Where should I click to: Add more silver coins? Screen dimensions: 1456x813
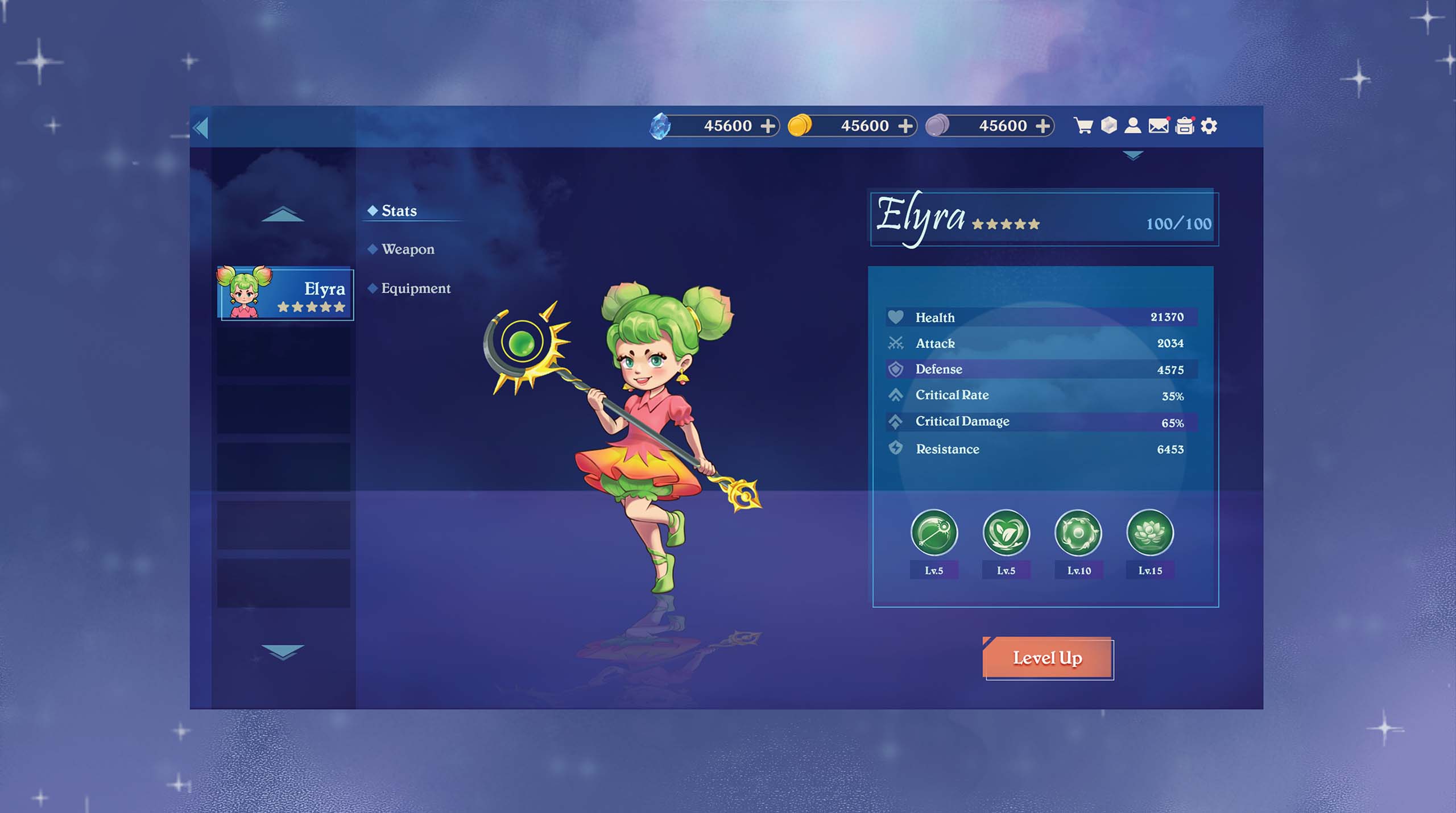tap(1043, 126)
